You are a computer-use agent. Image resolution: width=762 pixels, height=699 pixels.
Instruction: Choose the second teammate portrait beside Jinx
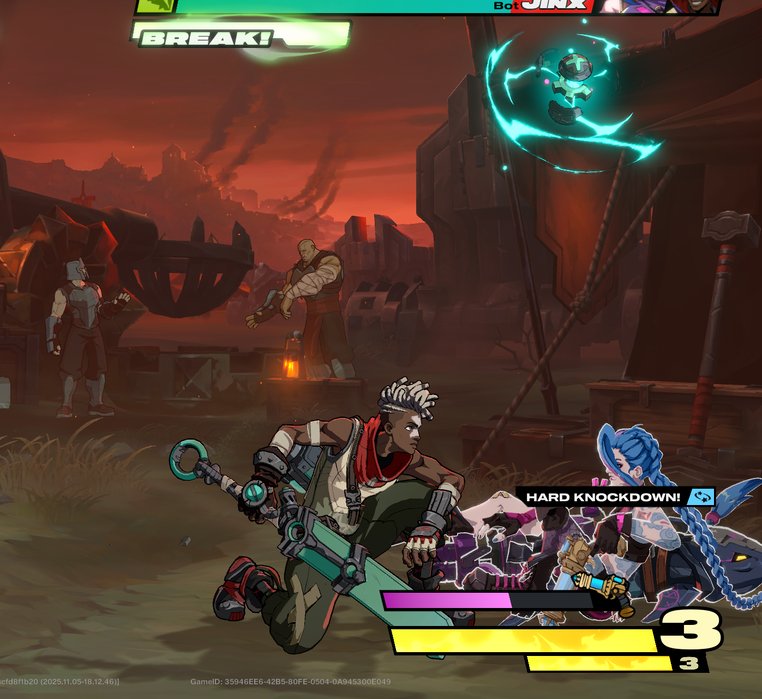692,6
